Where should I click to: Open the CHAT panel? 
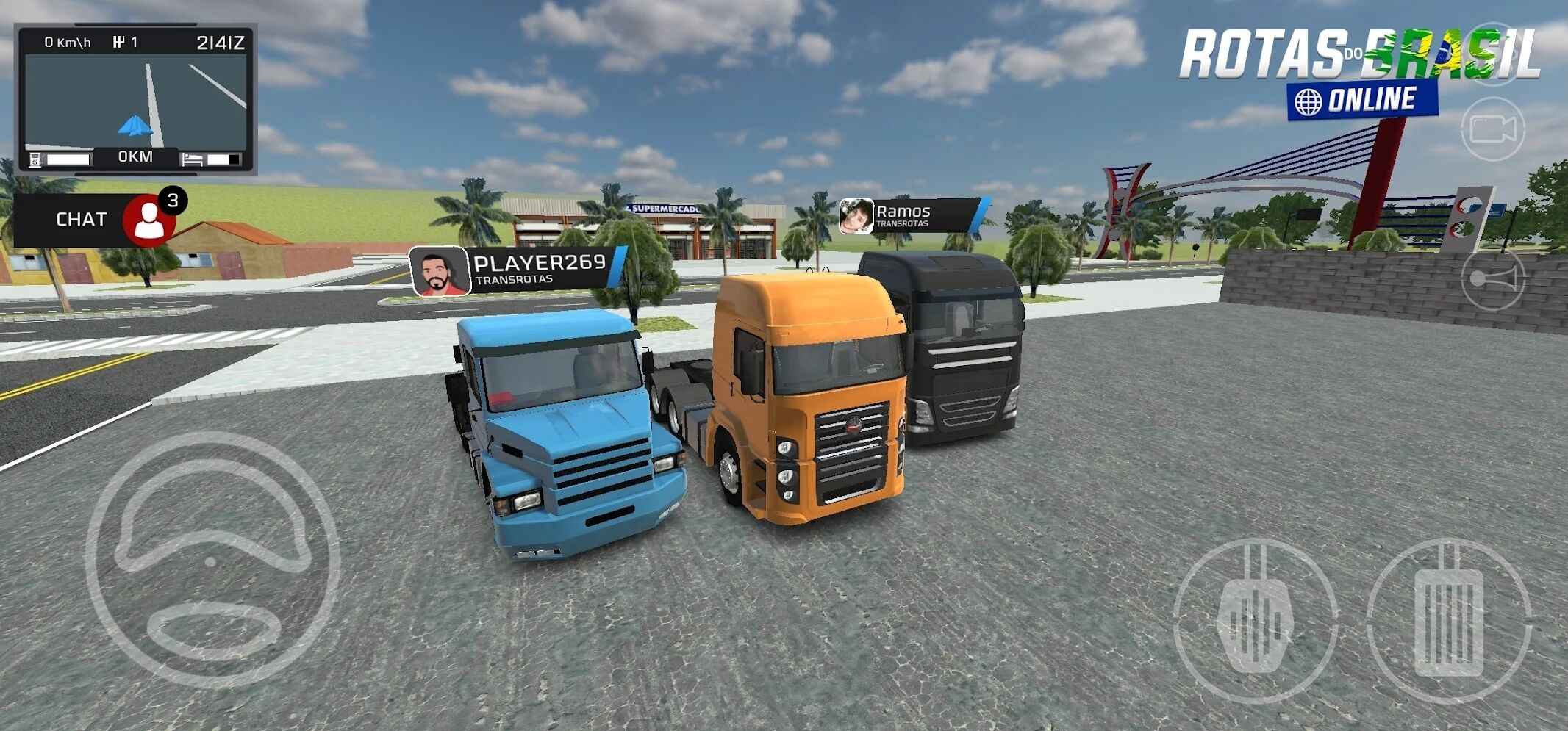81,219
